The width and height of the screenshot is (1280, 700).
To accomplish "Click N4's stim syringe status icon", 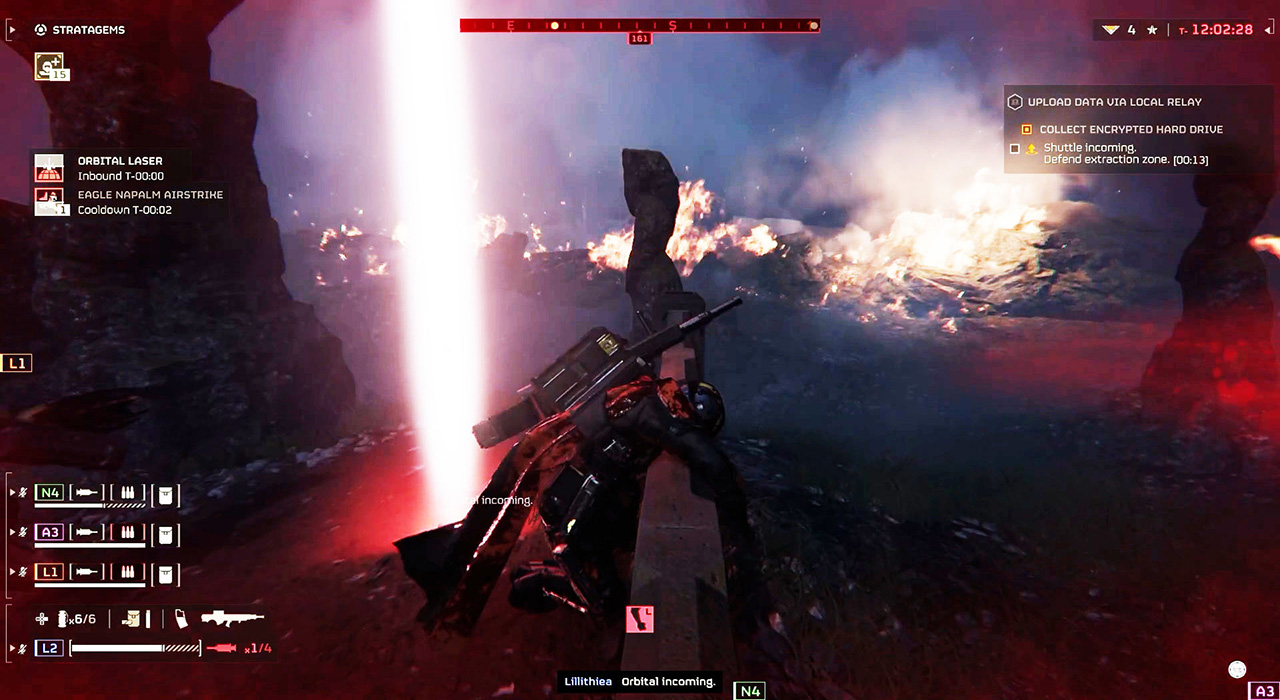I will (88, 492).
